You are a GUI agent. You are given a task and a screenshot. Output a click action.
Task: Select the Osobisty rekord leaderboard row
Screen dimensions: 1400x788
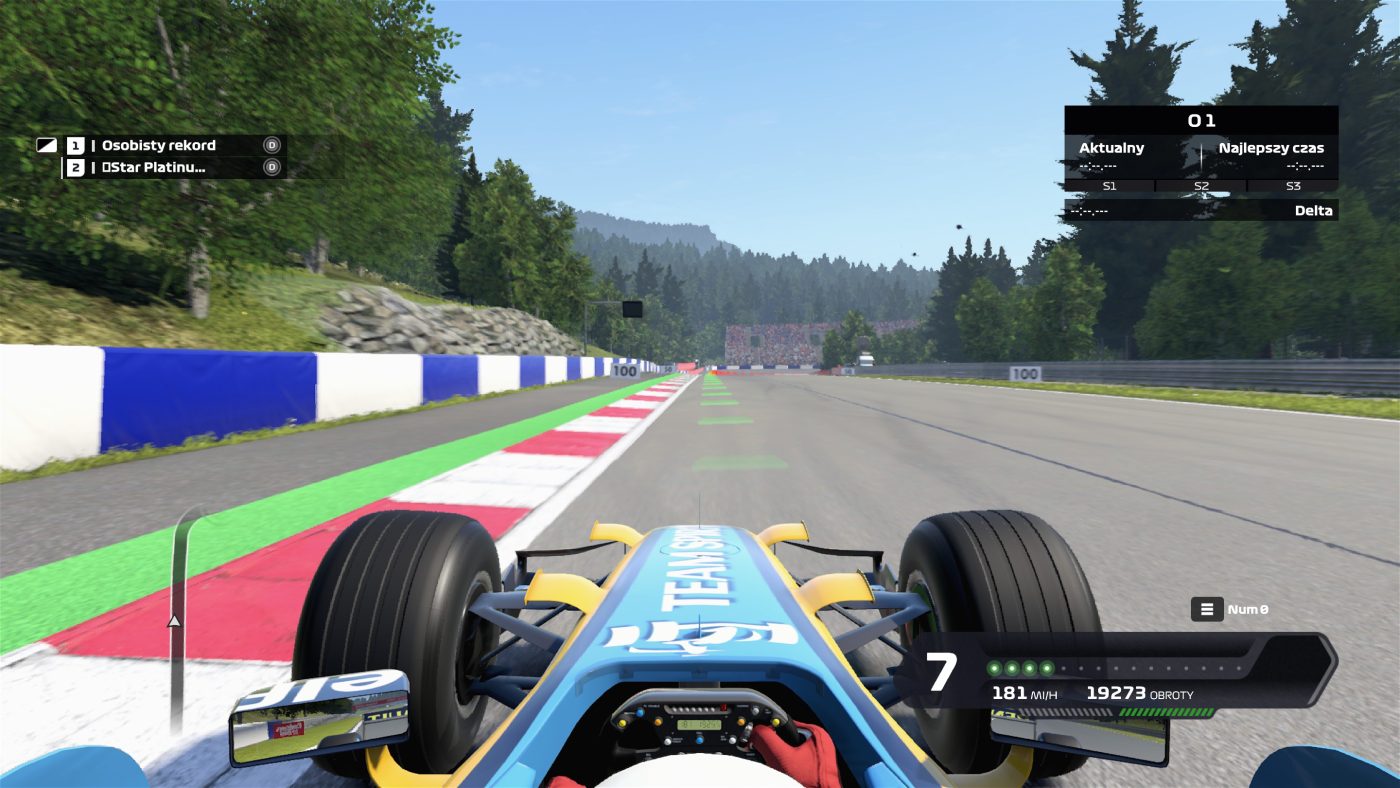click(160, 145)
